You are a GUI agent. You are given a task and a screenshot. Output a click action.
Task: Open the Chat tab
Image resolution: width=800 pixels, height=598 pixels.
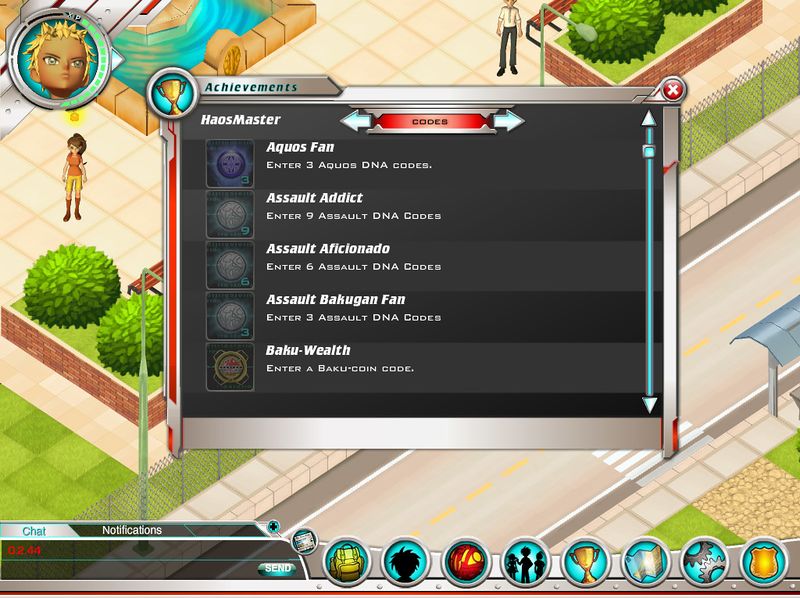click(34, 531)
